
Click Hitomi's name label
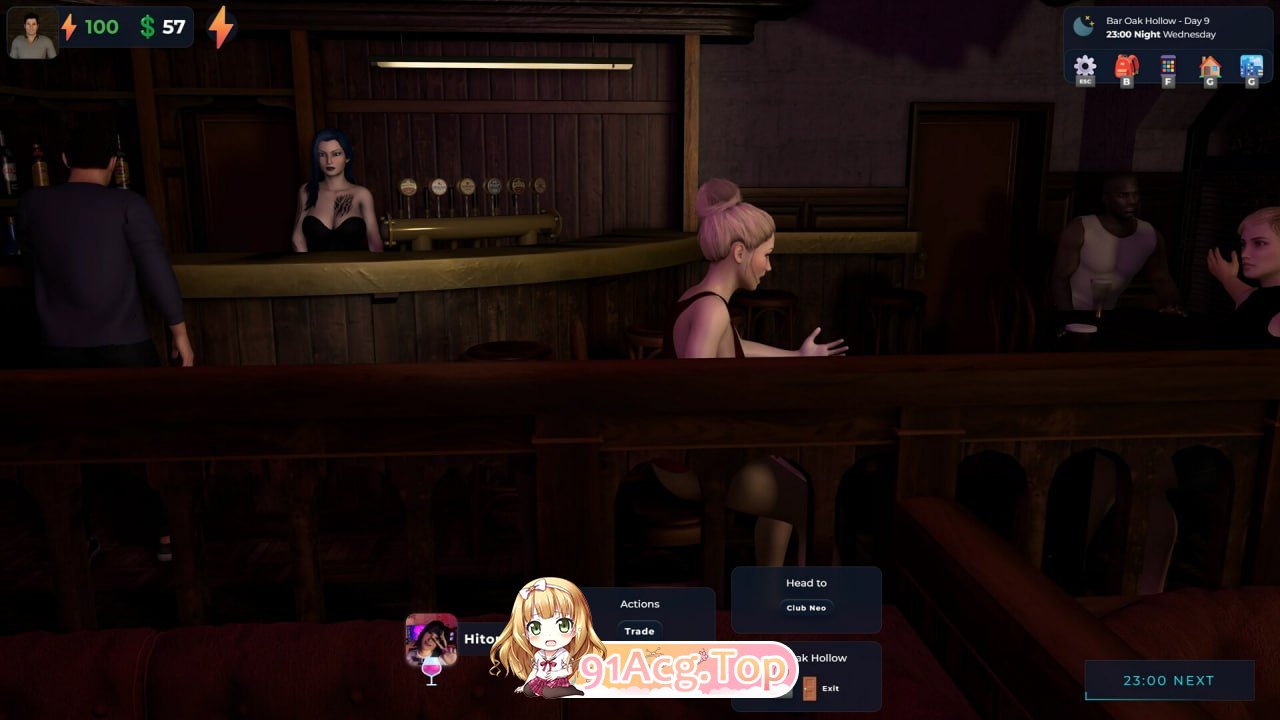tap(482, 639)
